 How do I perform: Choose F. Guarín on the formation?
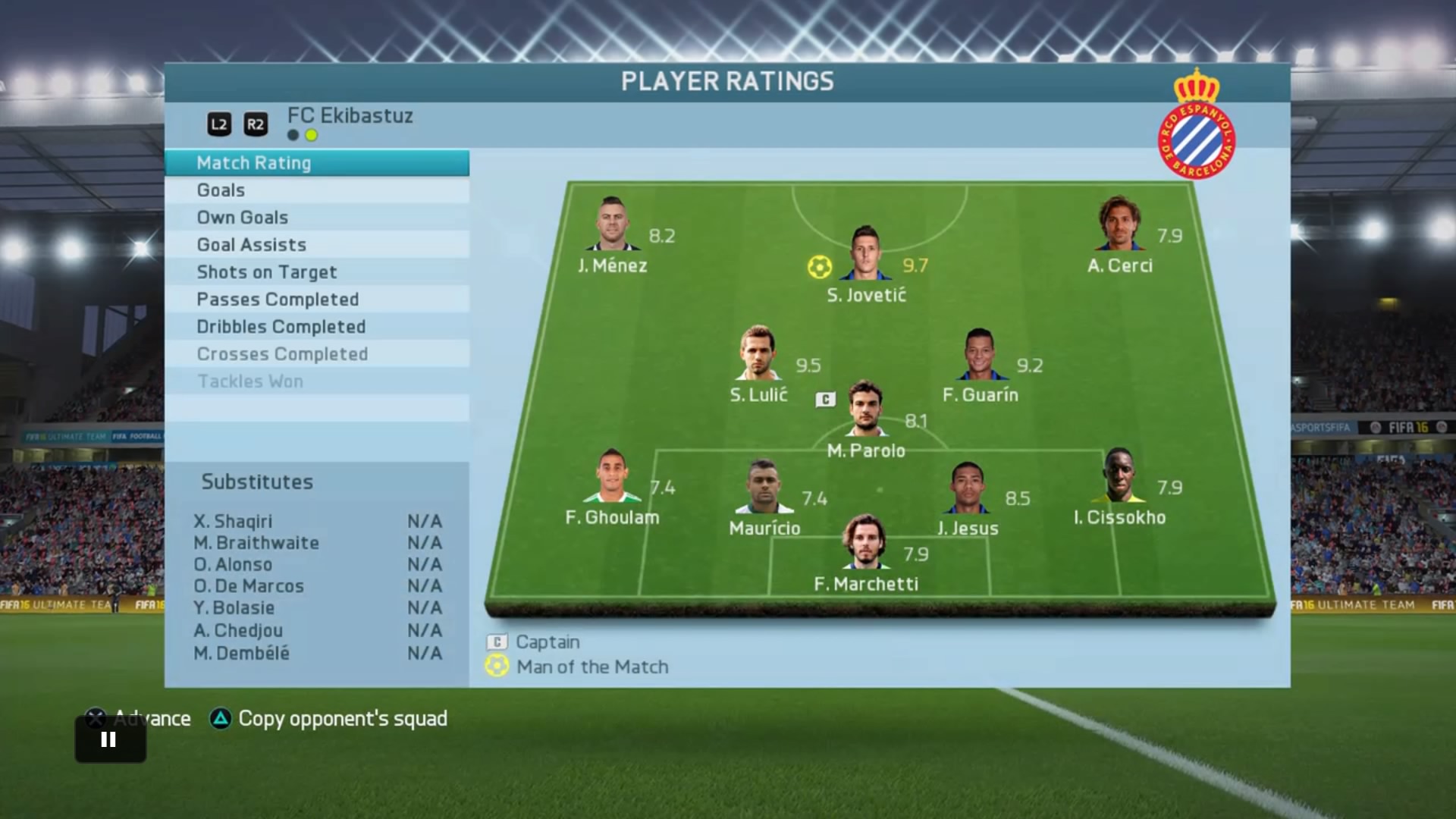coord(980,354)
